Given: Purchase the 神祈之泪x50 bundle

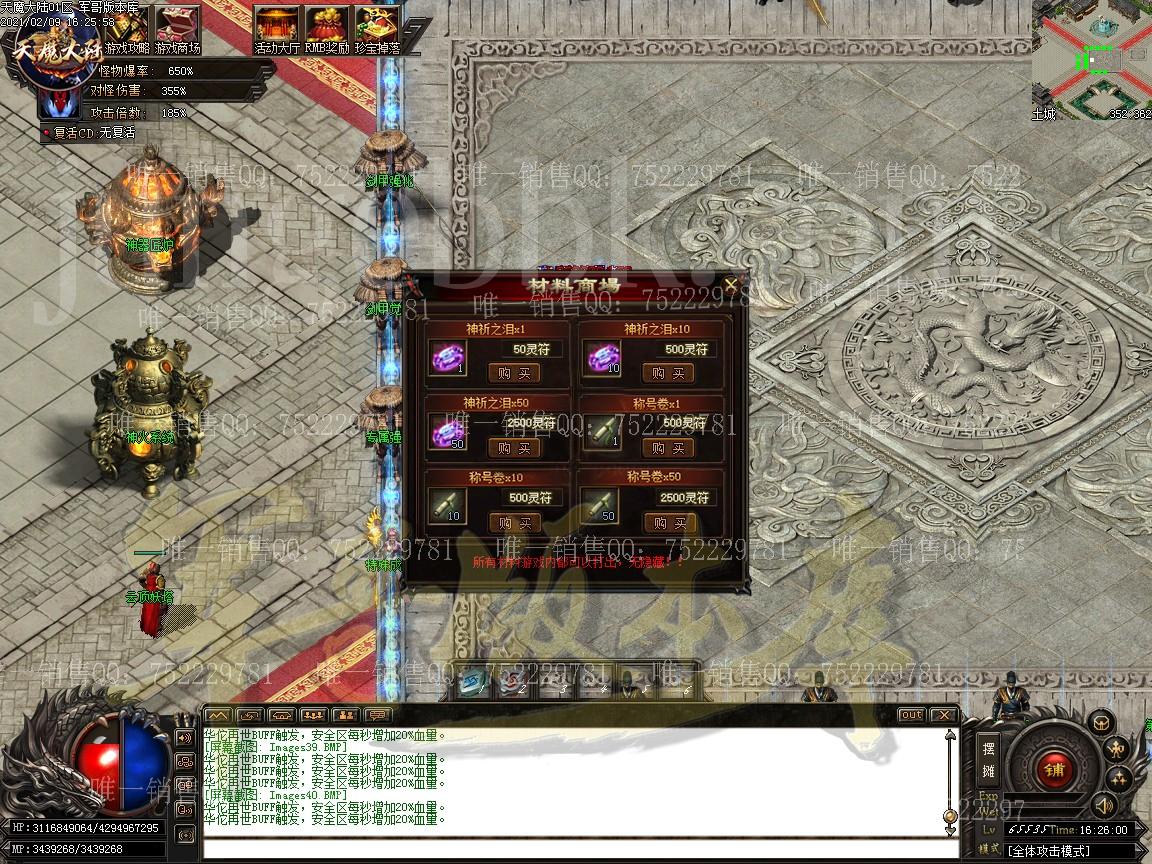Looking at the screenshot, I should [x=515, y=448].
